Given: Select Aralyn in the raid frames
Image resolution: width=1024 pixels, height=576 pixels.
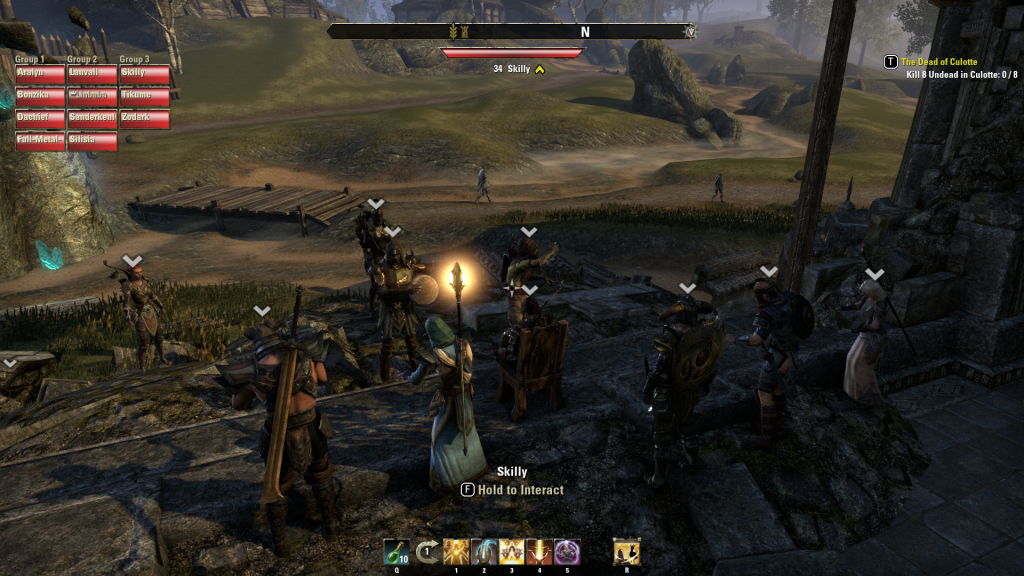Looking at the screenshot, I should 39,74.
